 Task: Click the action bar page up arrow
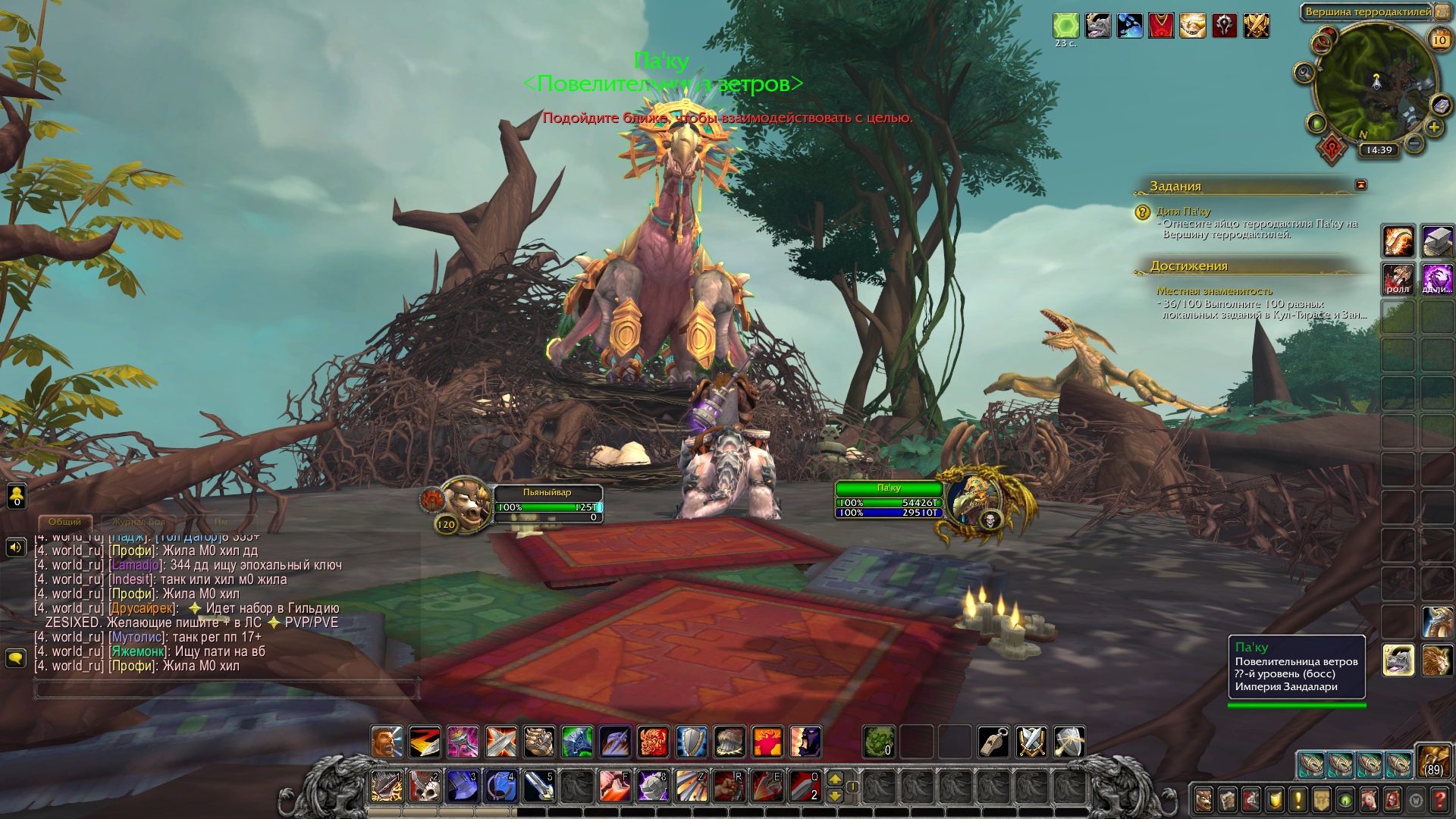835,779
